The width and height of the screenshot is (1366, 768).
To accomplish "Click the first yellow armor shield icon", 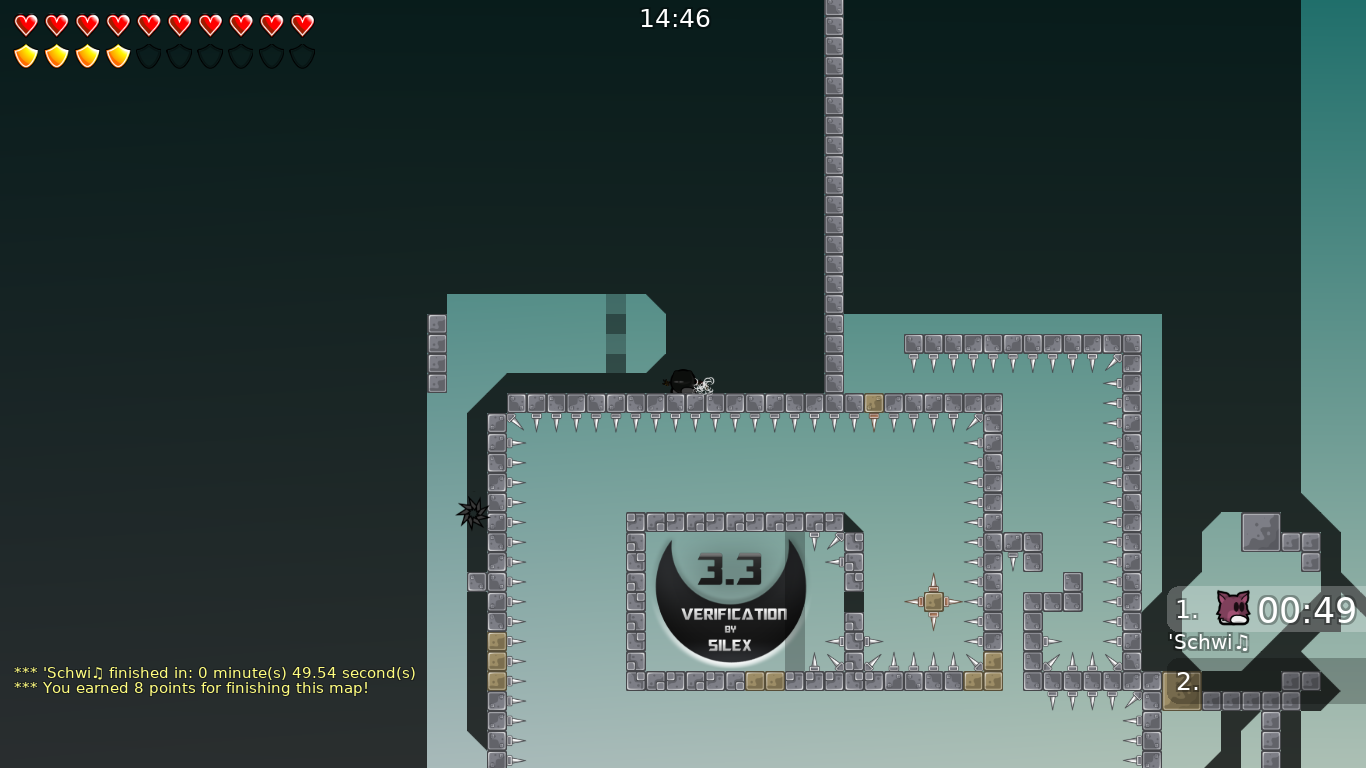I will 25,56.
